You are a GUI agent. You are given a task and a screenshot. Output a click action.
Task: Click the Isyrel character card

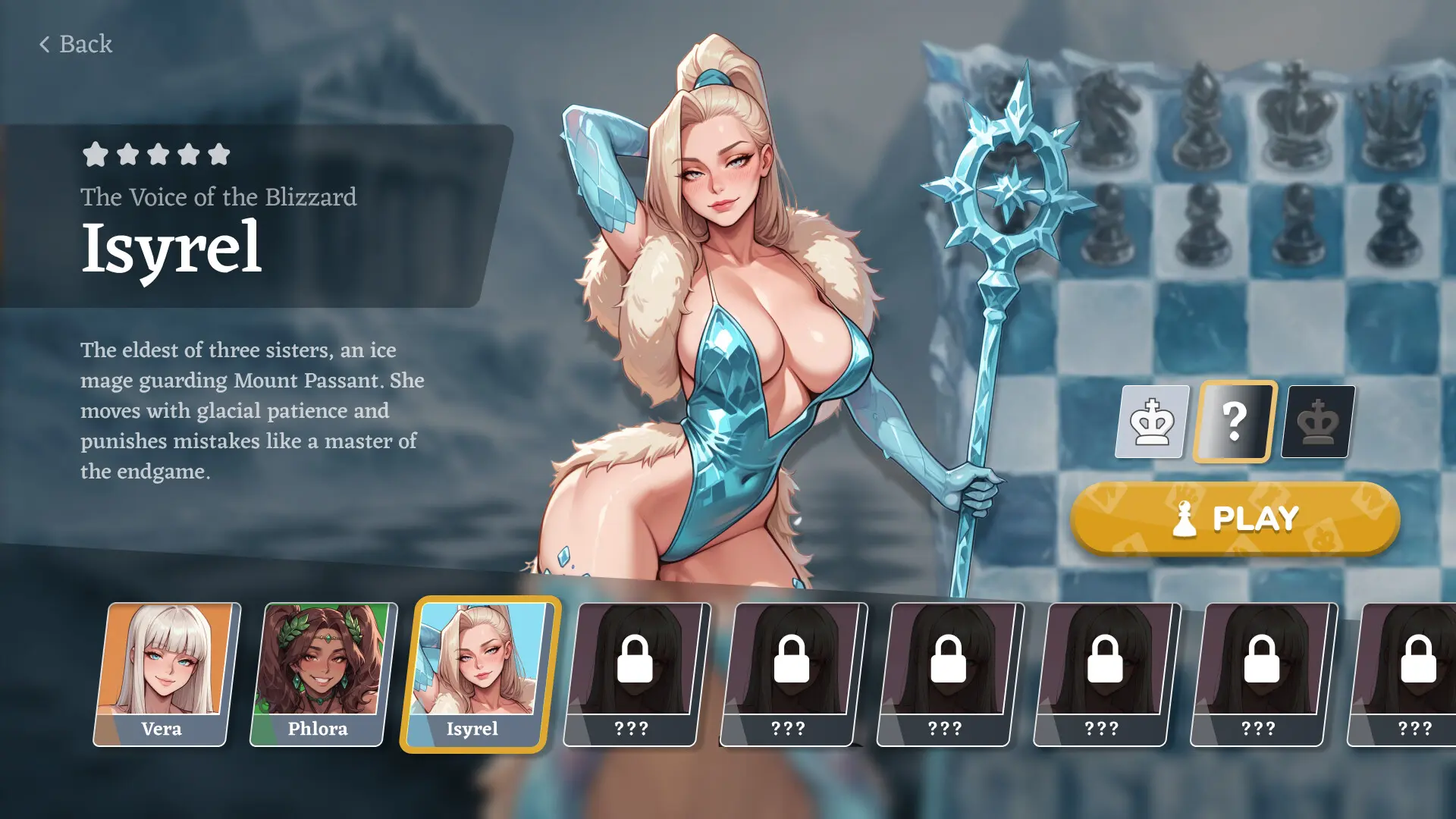coord(479,673)
